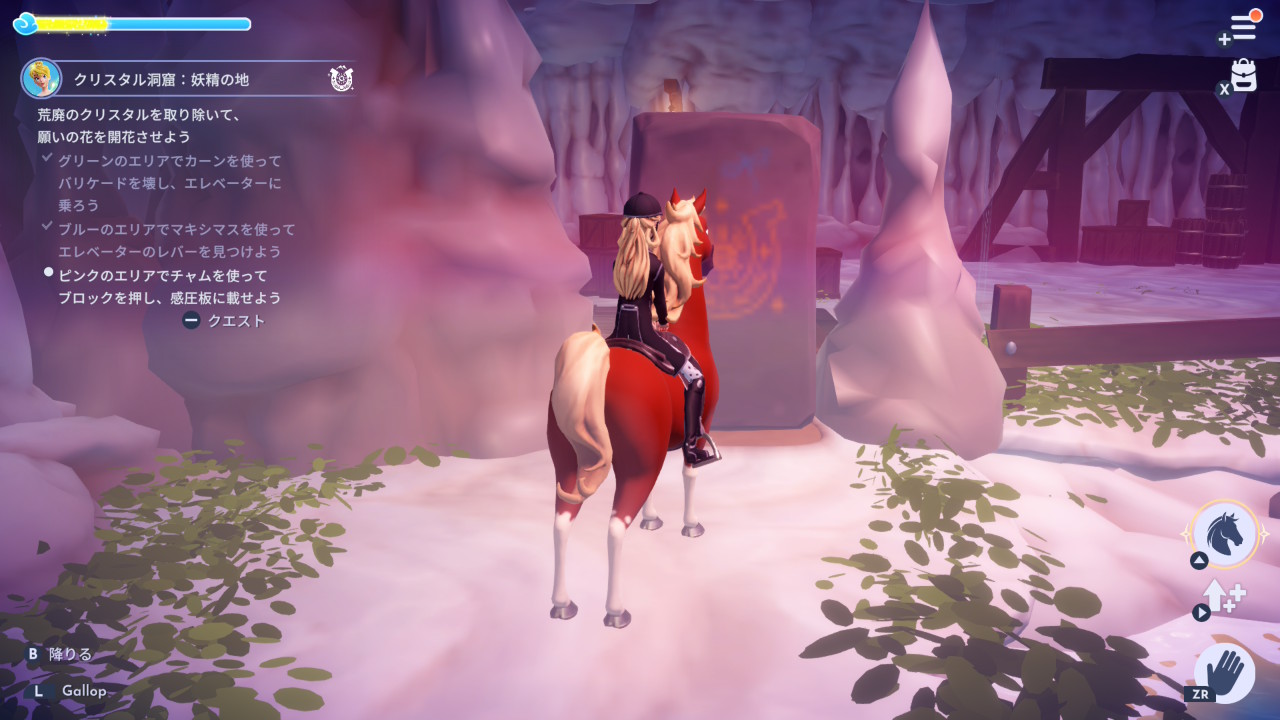Click the fairy character portrait icon

click(x=41, y=78)
